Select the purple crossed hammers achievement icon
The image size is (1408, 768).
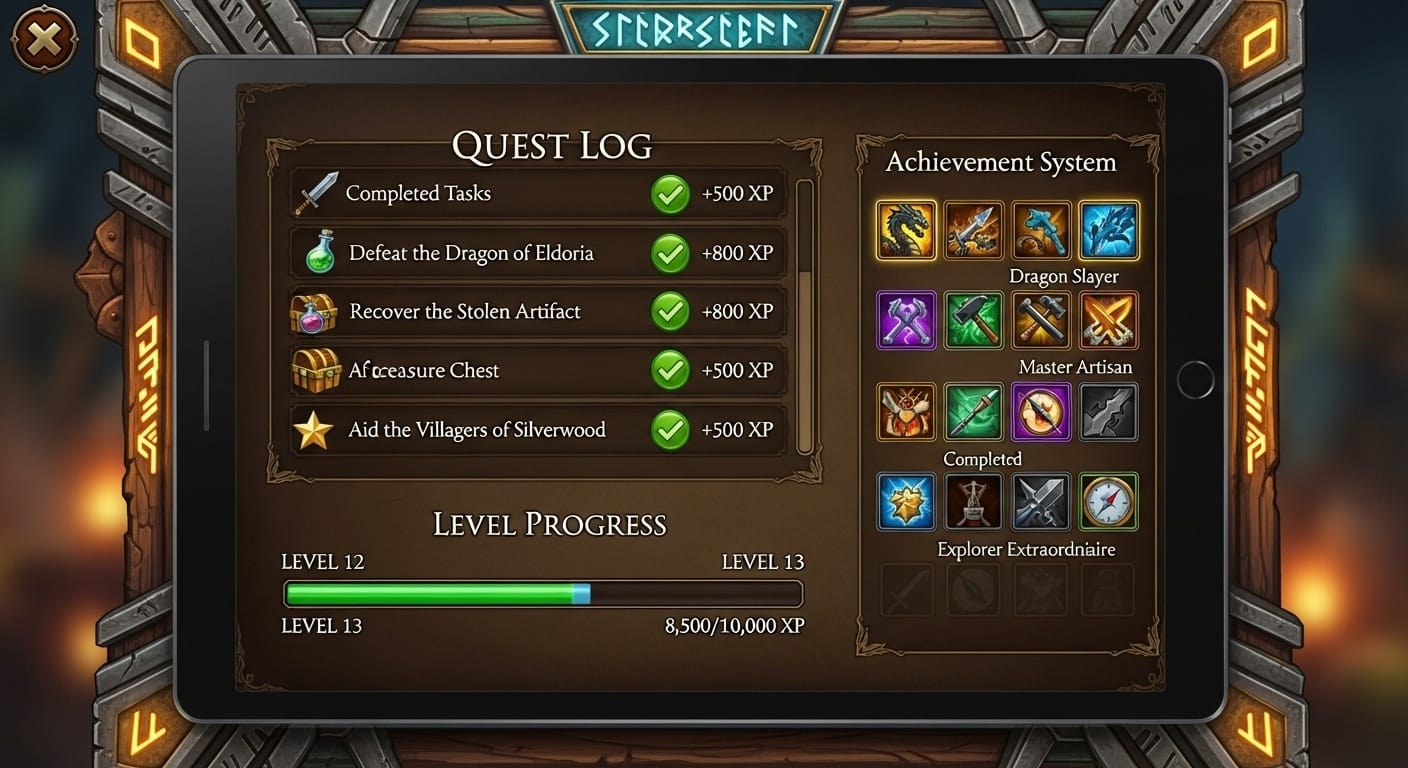(905, 321)
